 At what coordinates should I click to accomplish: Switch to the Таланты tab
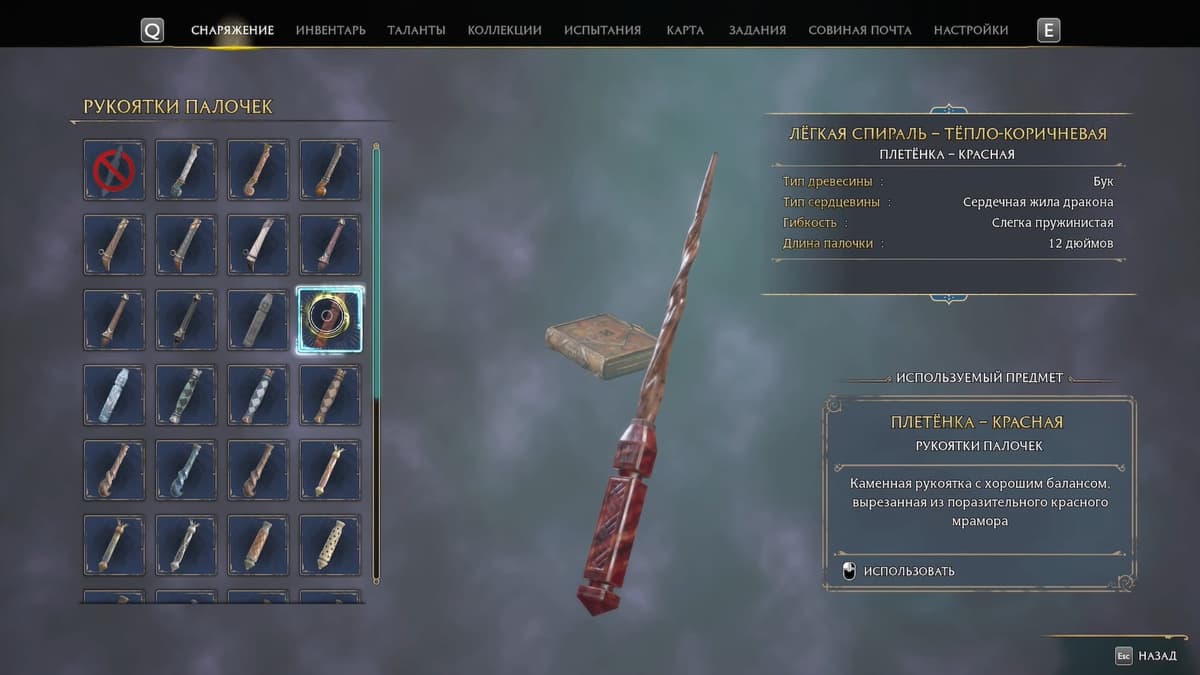tap(416, 30)
